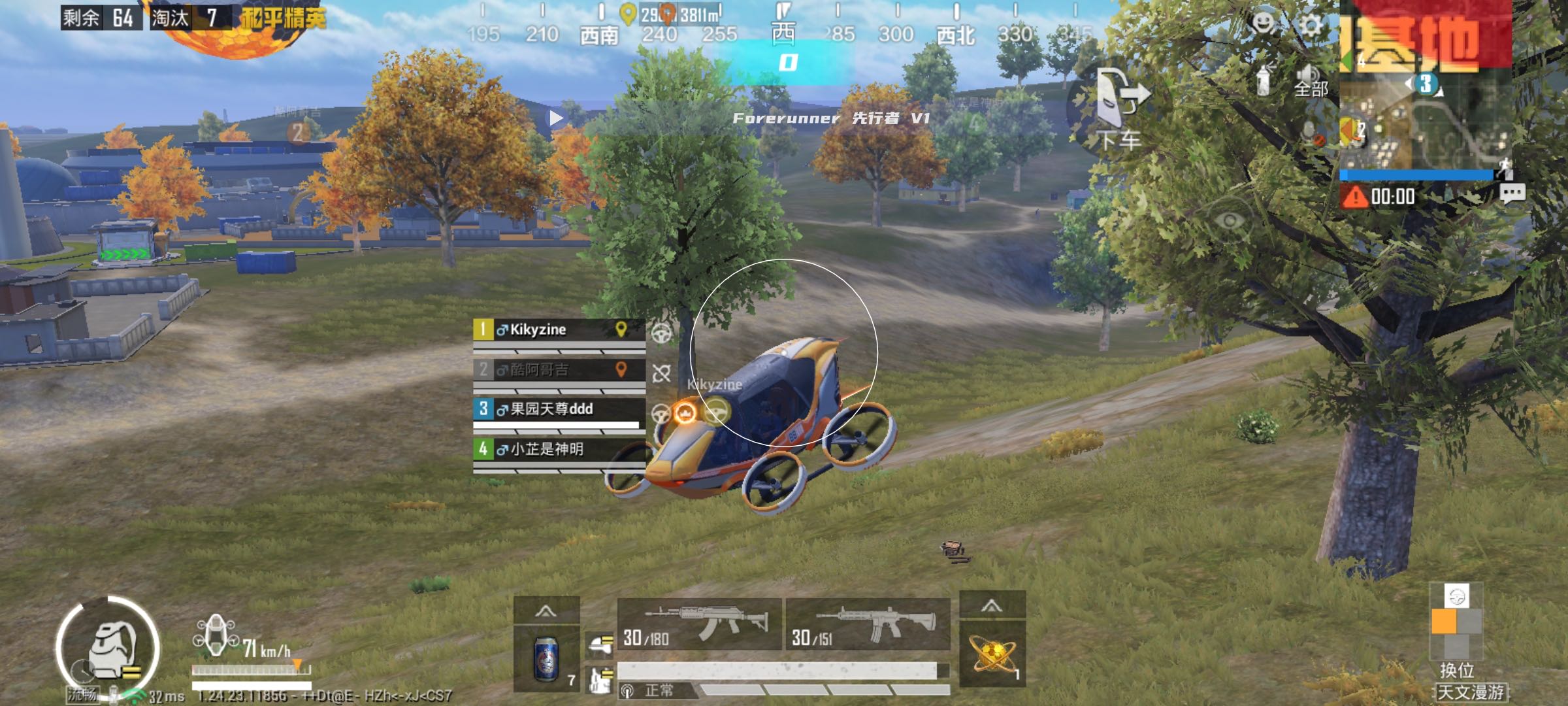Open the backpack inventory
Image resolution: width=1568 pixels, height=706 pixels.
coord(108,647)
